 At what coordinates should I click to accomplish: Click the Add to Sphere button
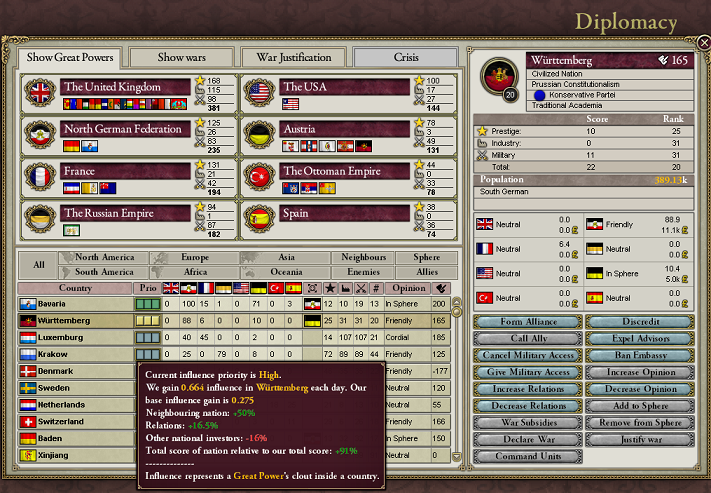pos(639,406)
